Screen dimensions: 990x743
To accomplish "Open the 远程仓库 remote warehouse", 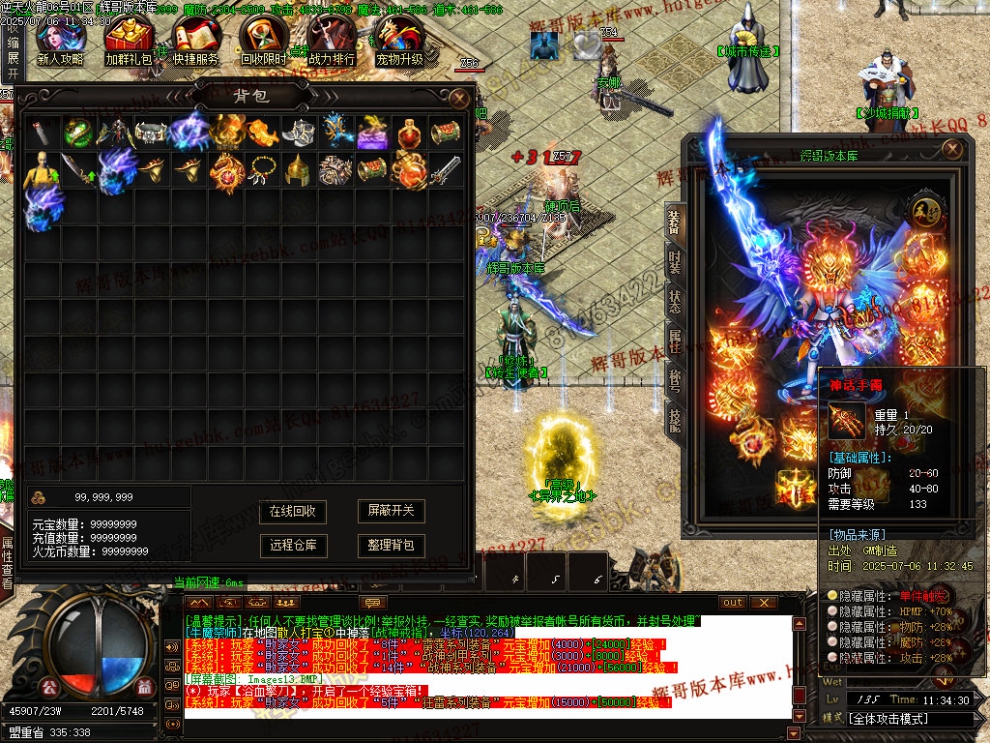I will [x=293, y=545].
